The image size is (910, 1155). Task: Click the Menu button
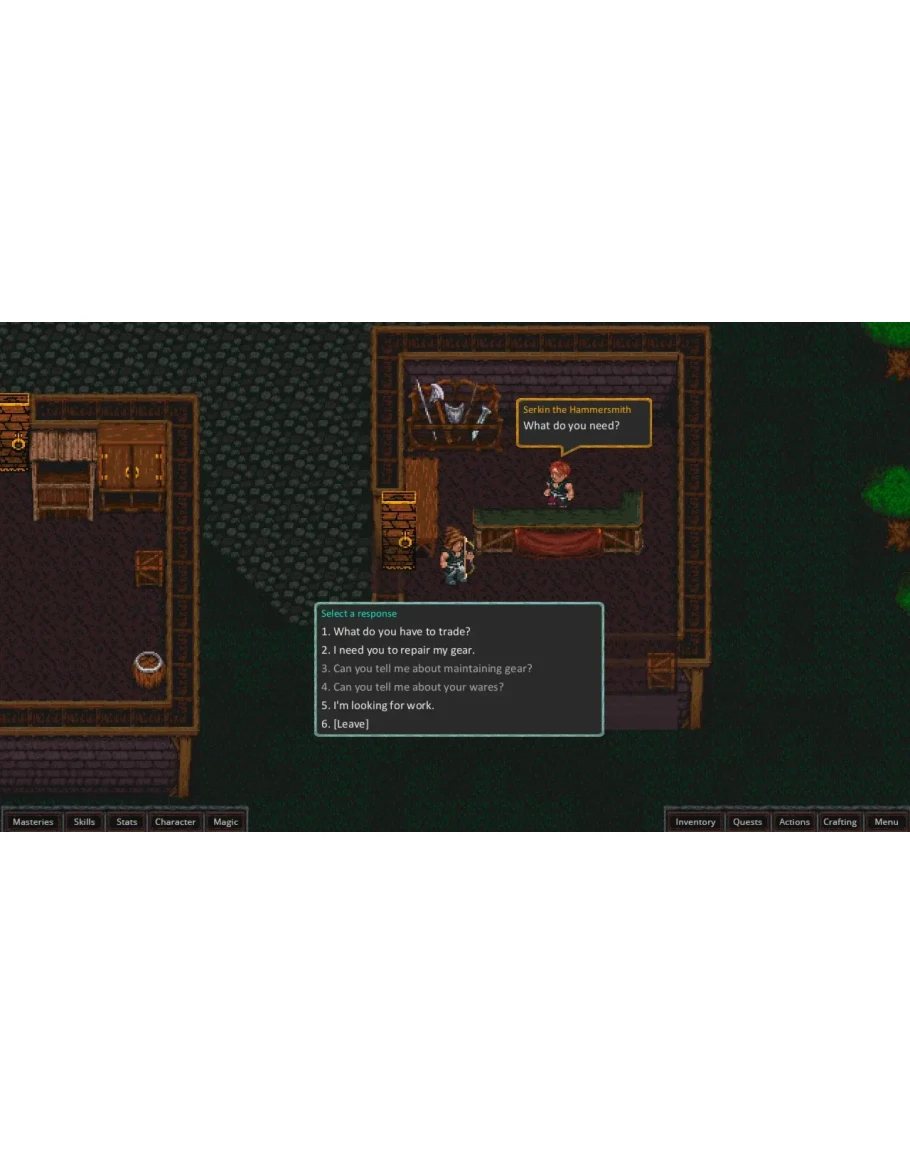[x=886, y=822]
